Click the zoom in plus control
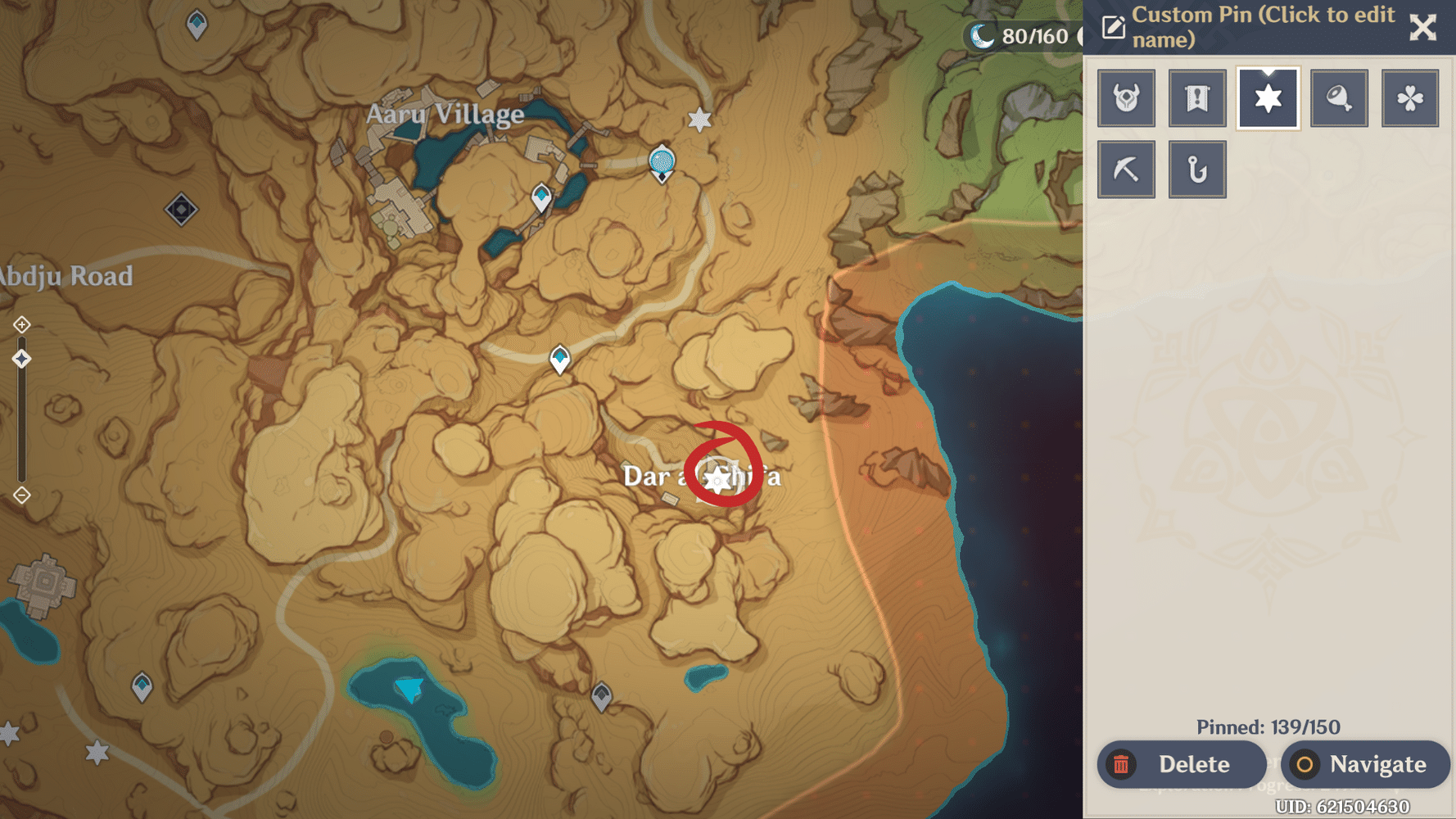Image resolution: width=1456 pixels, height=819 pixels. pos(20,324)
